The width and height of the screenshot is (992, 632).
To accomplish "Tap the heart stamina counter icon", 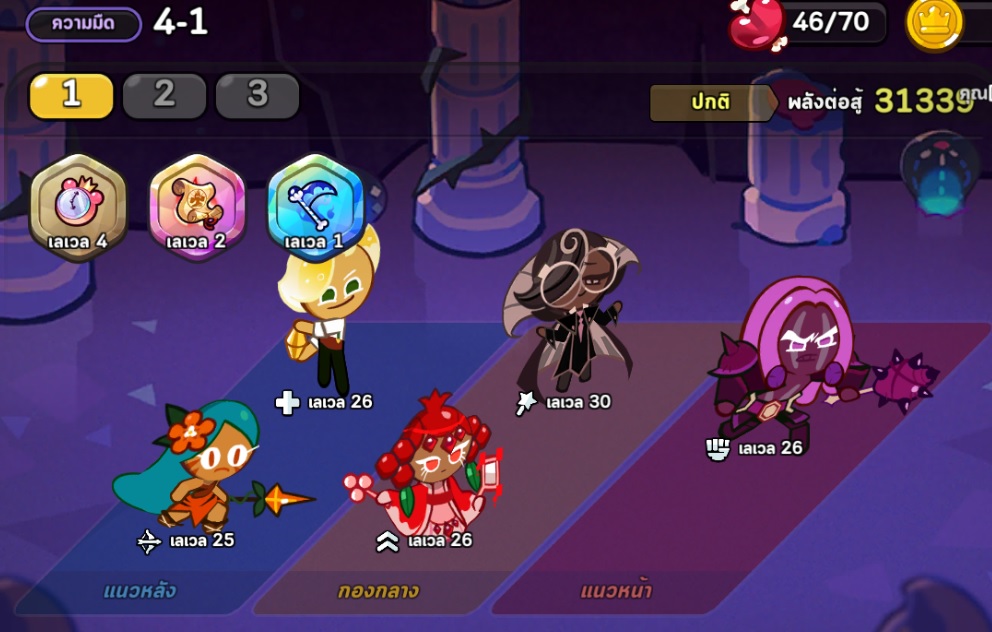I will click(757, 24).
